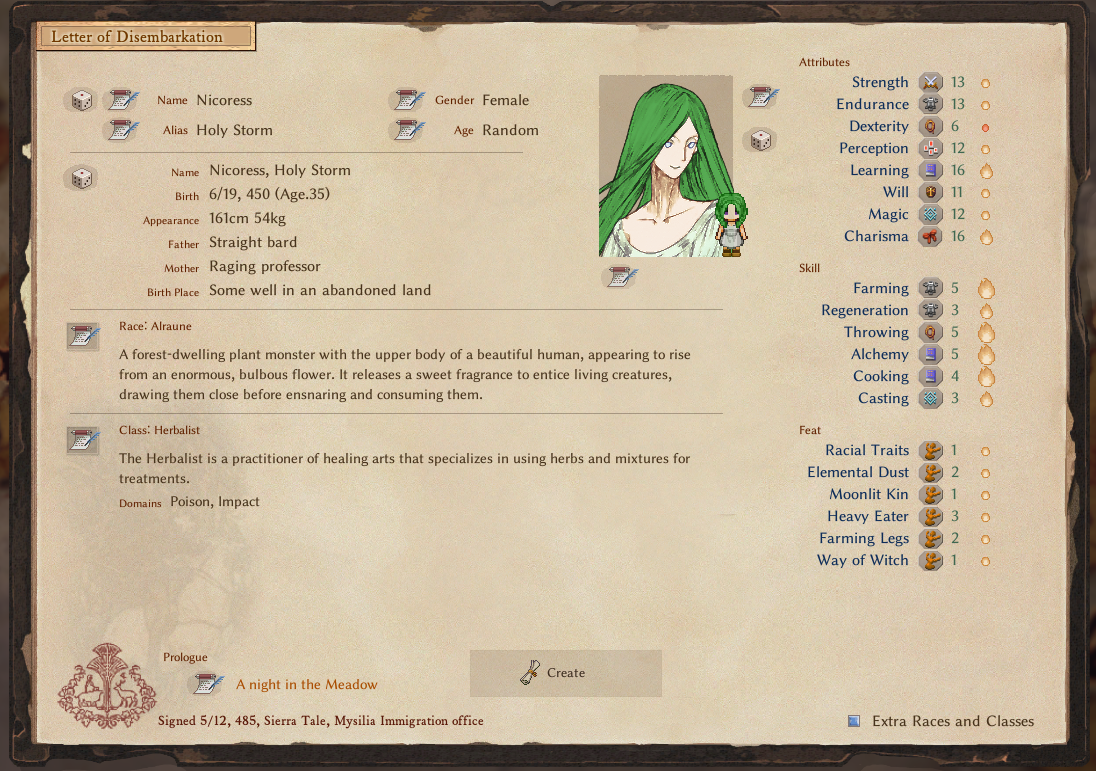Roll the dice beside Name
The height and width of the screenshot is (771, 1096).
point(81,100)
